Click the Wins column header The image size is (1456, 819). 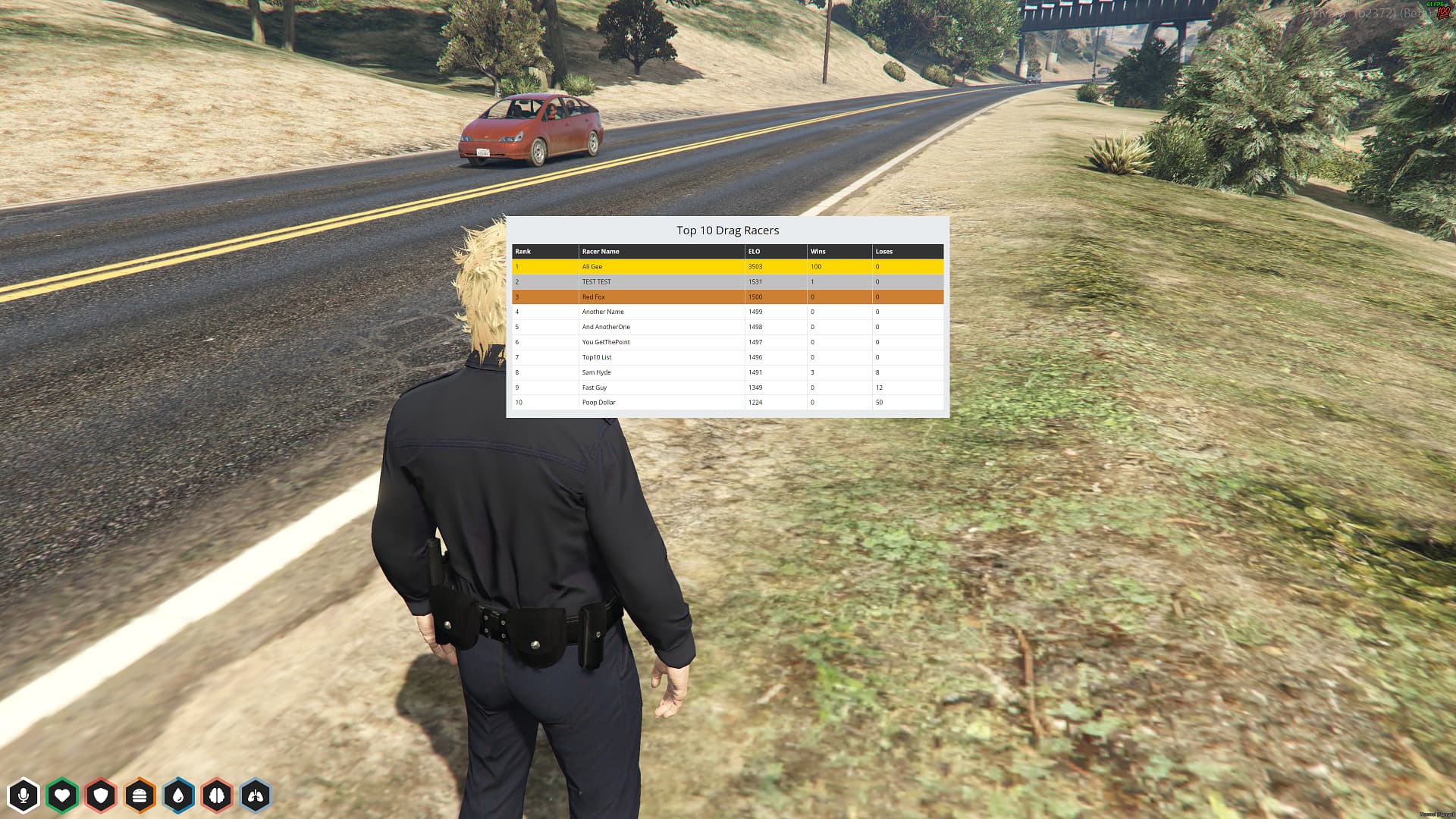[817, 251]
